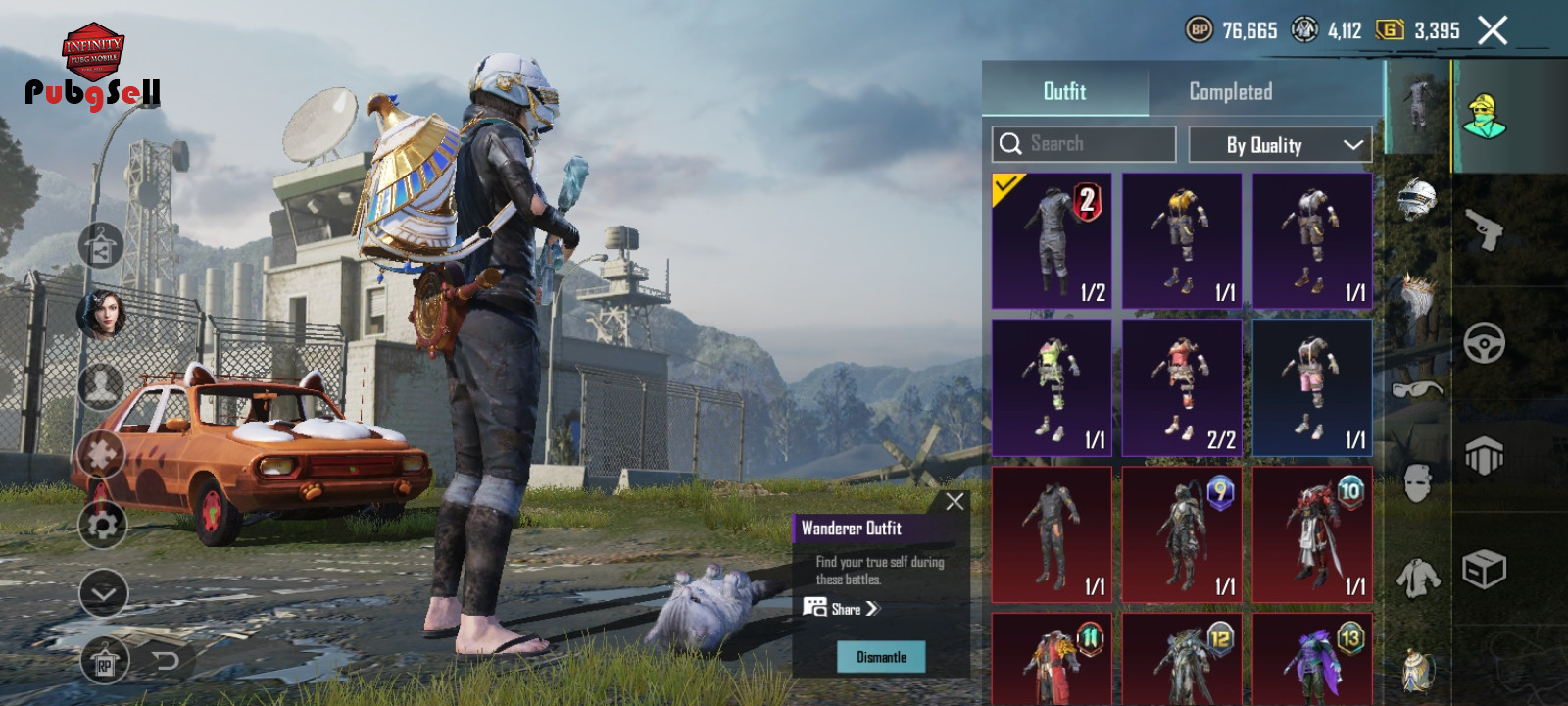Screen dimensions: 1568x706
Task: Close the inventory with the top-right X
Action: coord(1493,31)
